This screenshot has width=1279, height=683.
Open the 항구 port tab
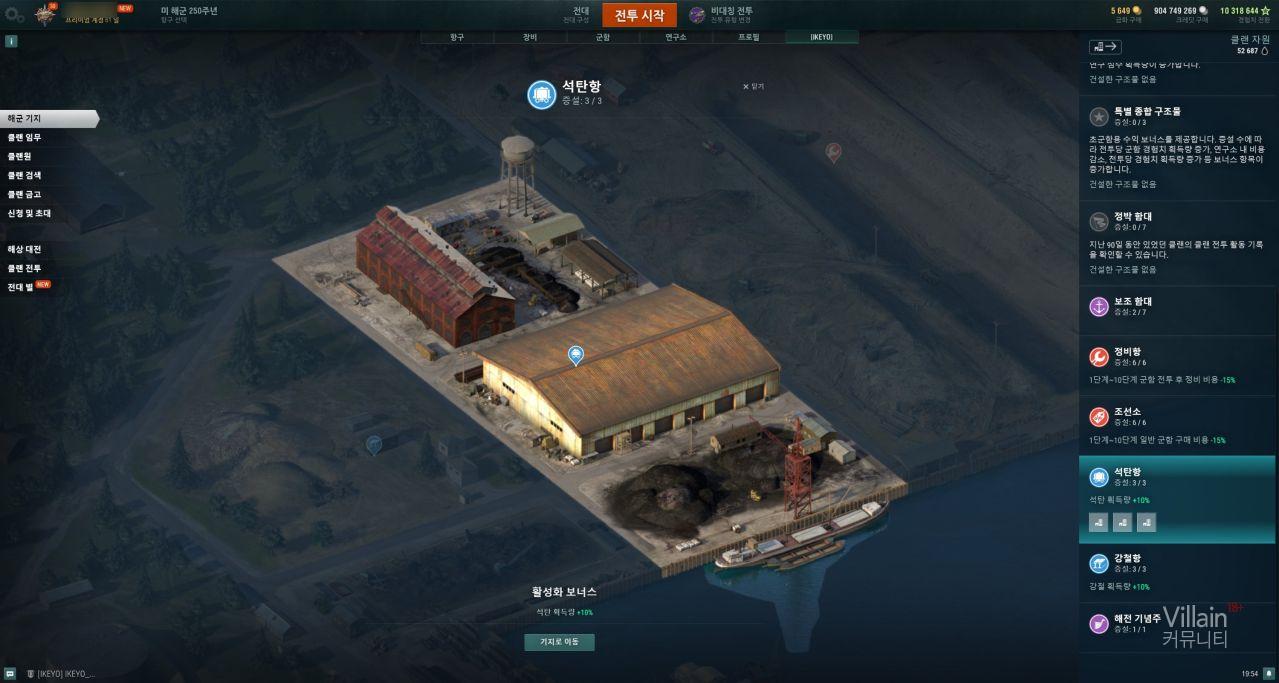(456, 37)
